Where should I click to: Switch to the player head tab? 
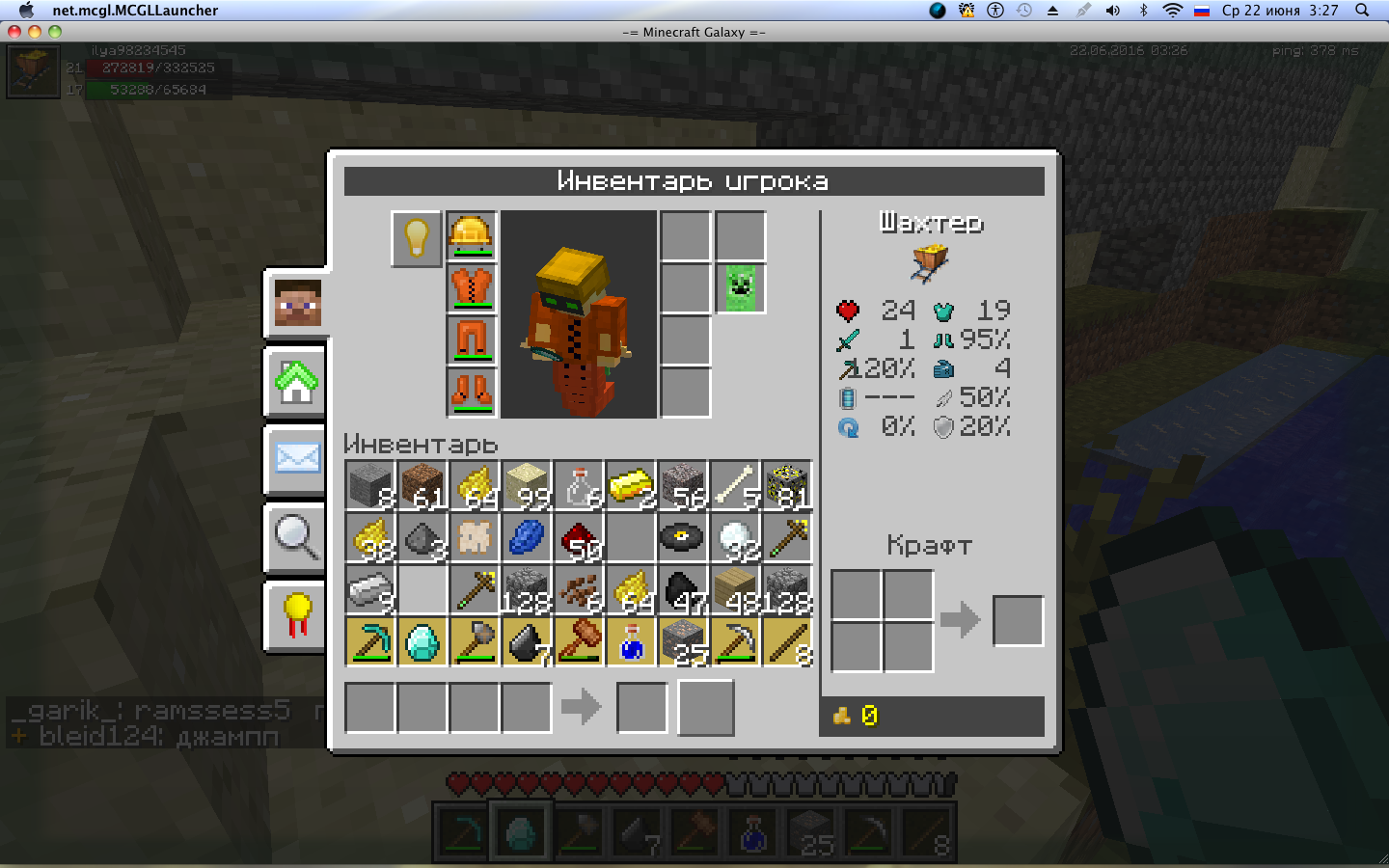tap(297, 304)
